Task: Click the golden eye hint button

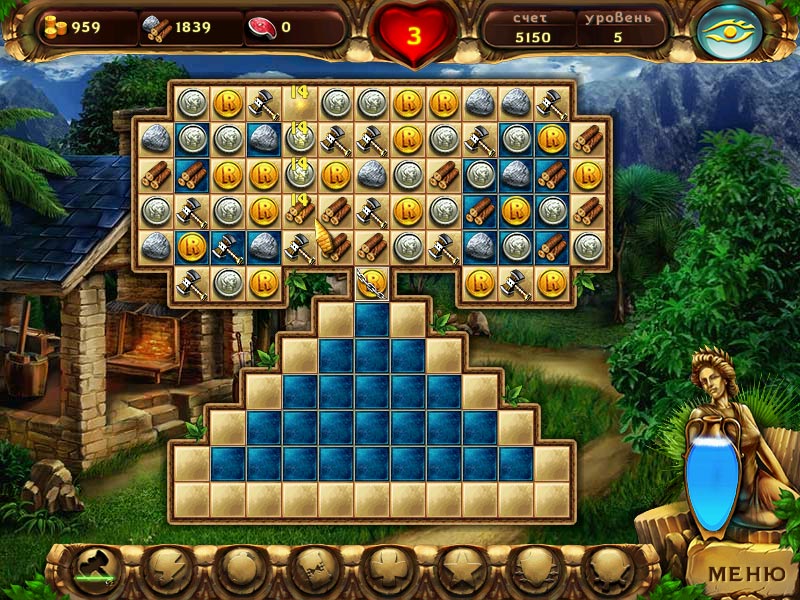Action: pyautogui.click(x=729, y=32)
